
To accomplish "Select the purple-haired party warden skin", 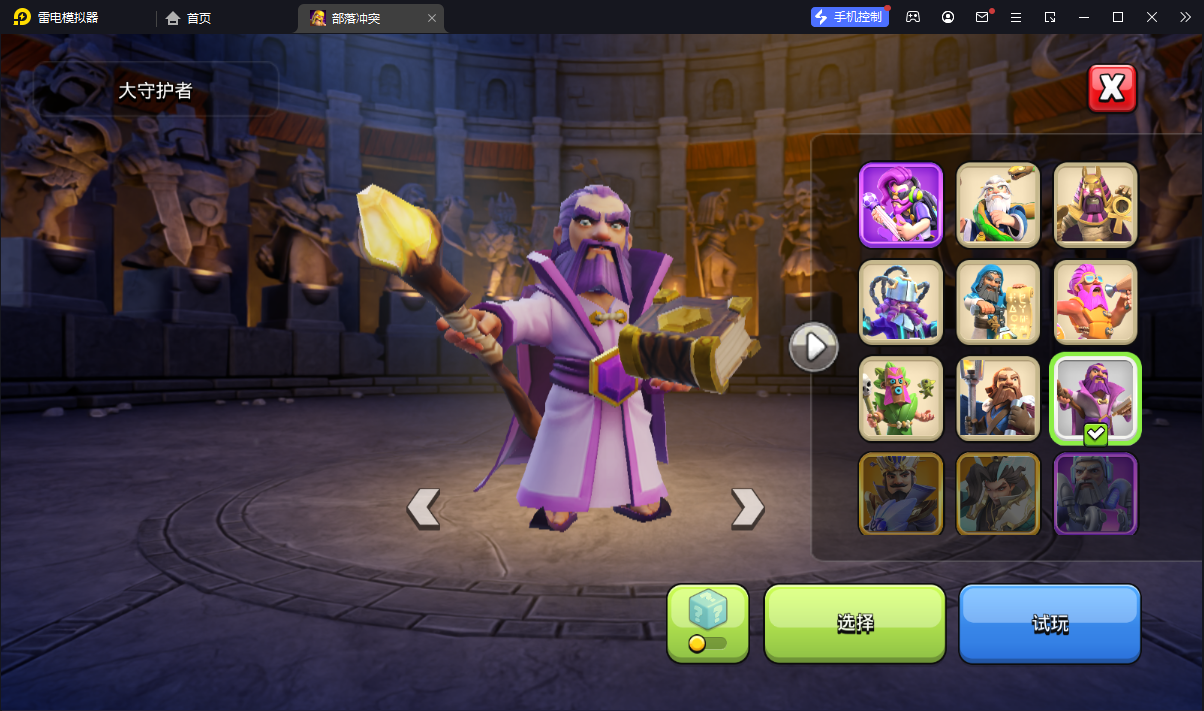I will tap(901, 204).
